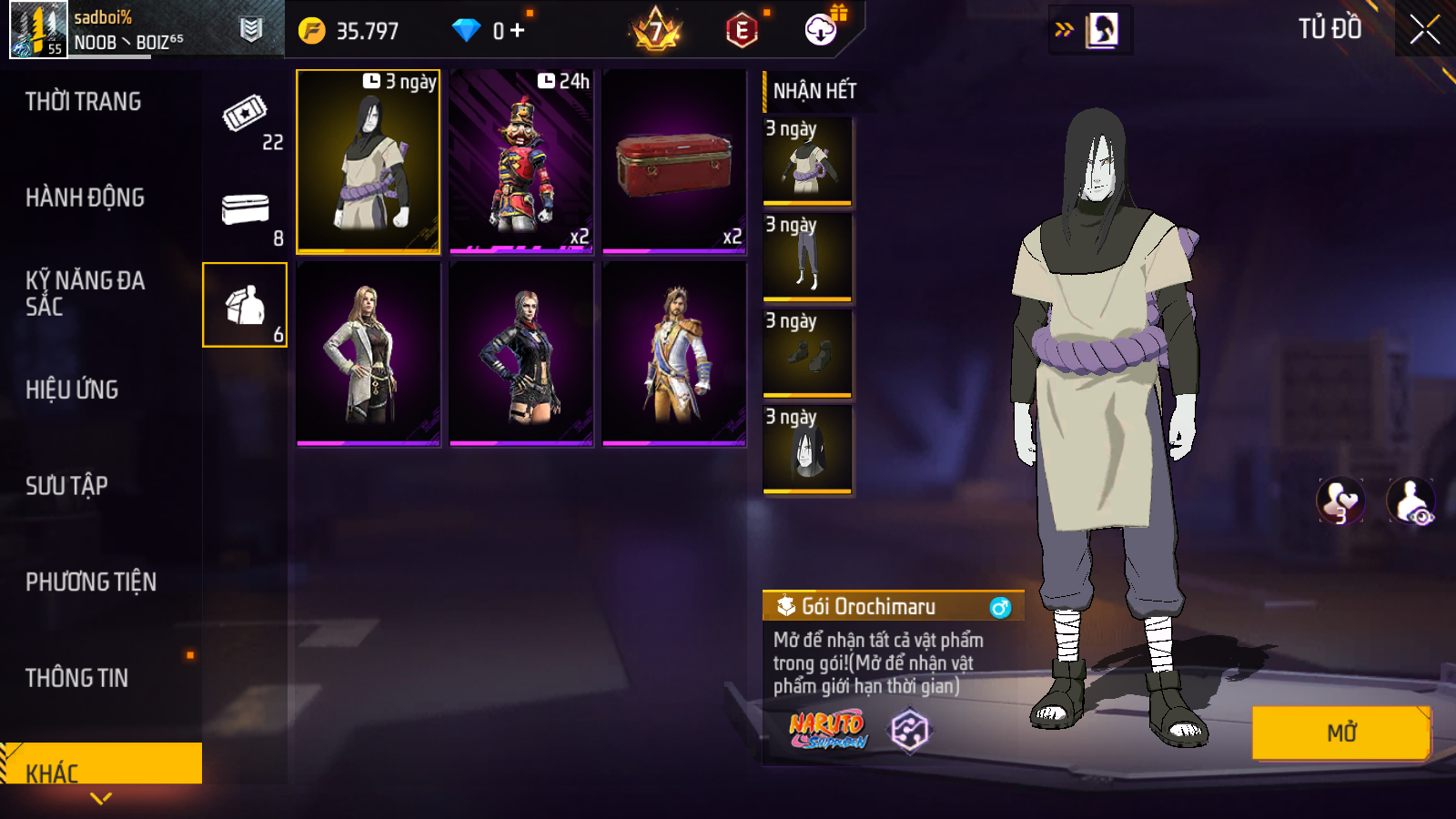The width and height of the screenshot is (1456, 819).
Task: Close the vault screen
Action: [1424, 30]
